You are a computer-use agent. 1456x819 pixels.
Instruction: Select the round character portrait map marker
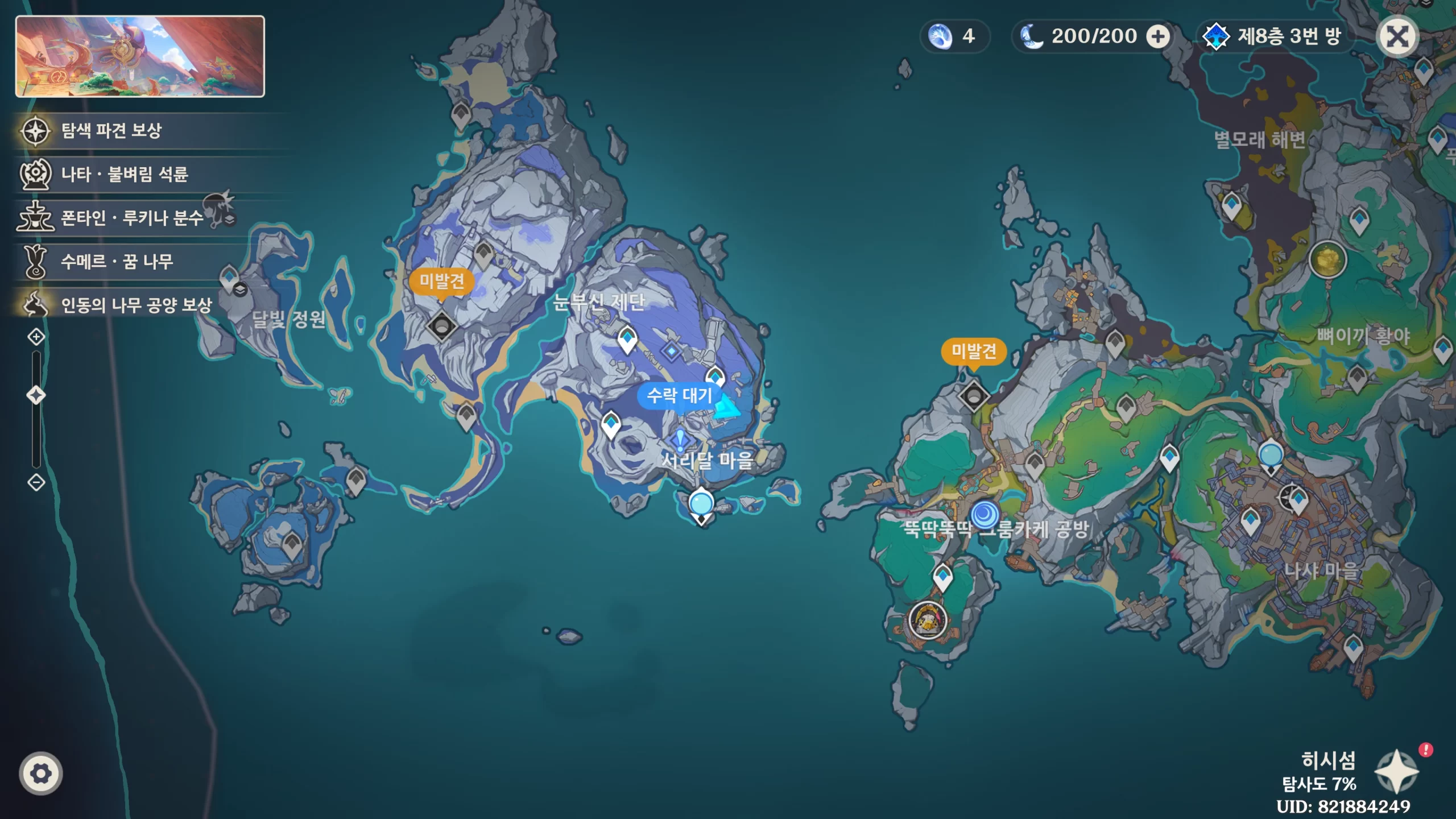(928, 620)
